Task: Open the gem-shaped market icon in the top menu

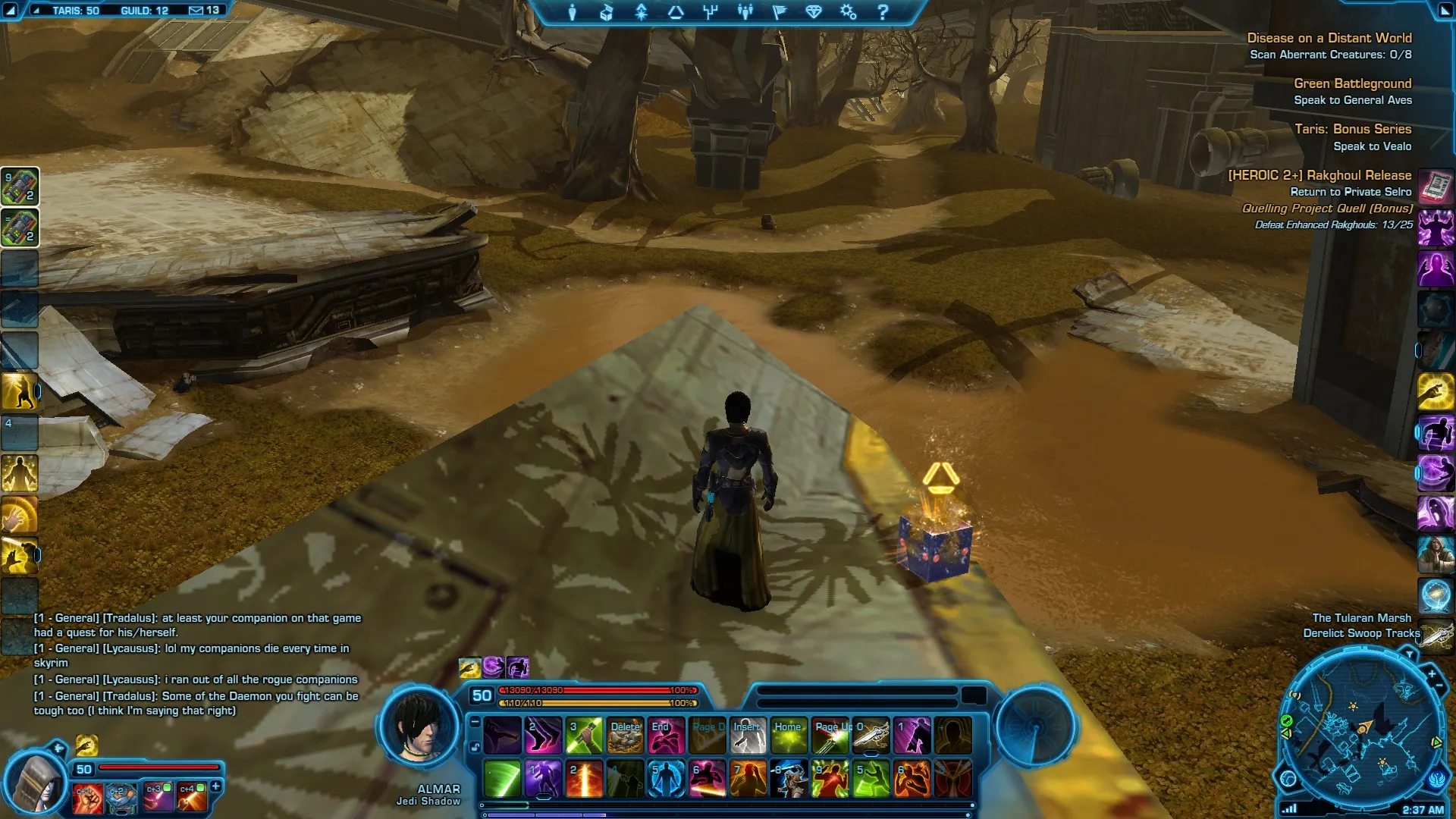Action: (814, 12)
